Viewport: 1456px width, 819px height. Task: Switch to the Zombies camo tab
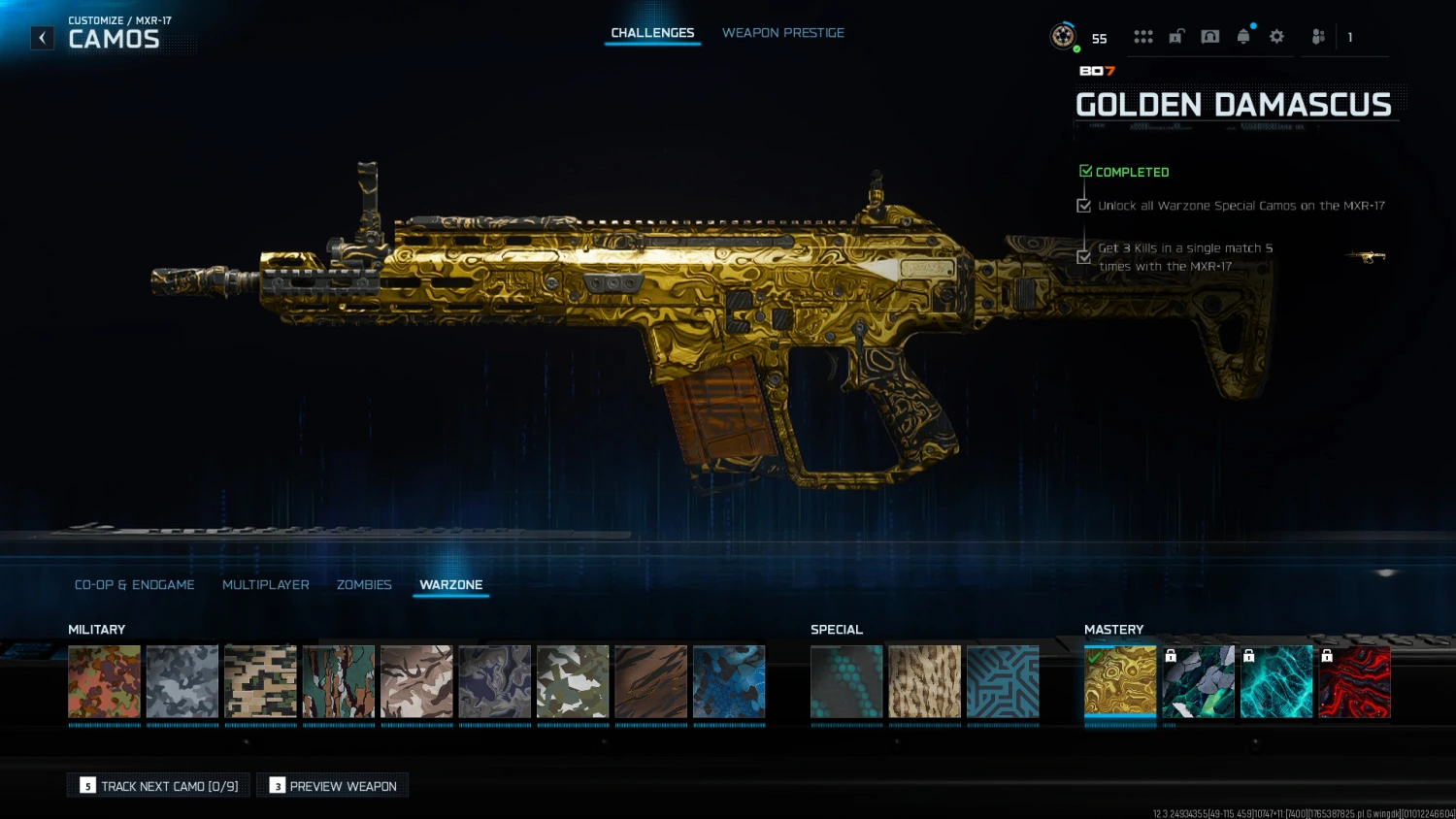[364, 584]
